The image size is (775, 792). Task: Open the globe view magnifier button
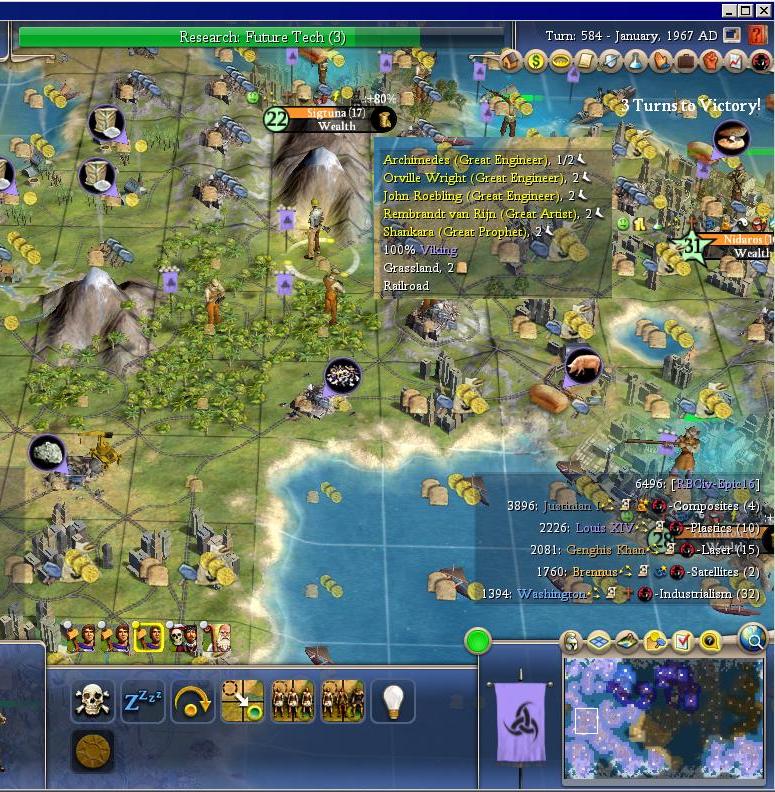click(751, 637)
